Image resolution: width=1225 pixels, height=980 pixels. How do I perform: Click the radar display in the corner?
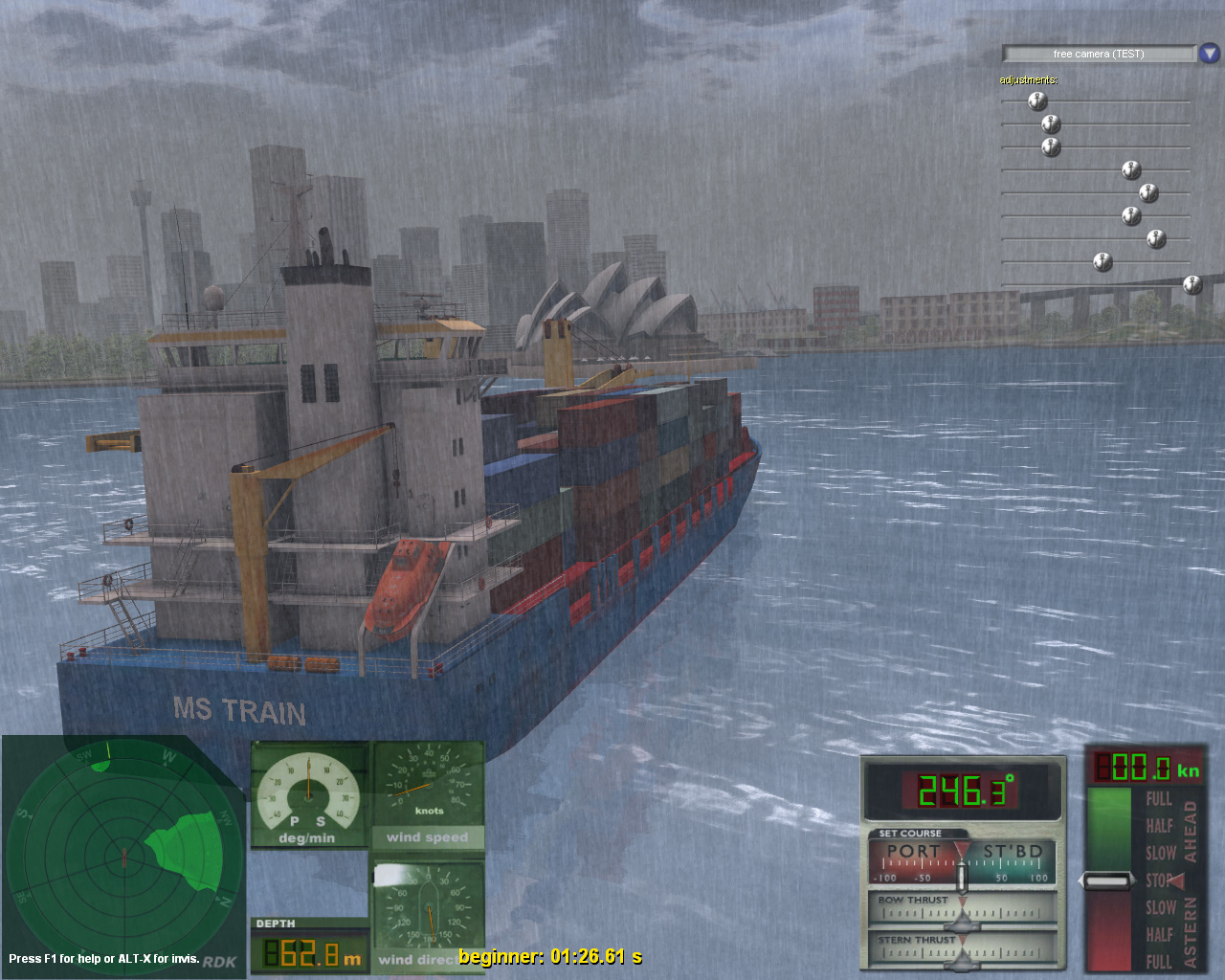pos(124,857)
